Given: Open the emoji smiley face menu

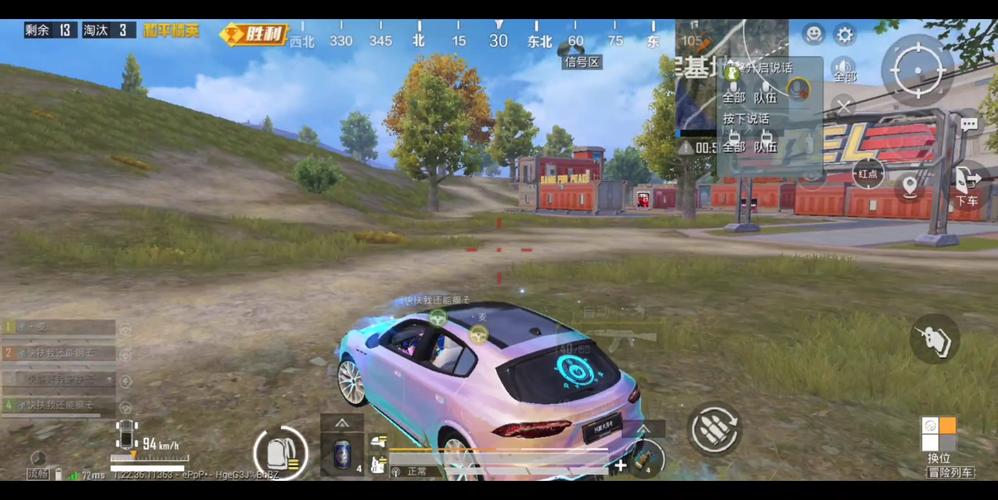Looking at the screenshot, I should coord(814,35).
